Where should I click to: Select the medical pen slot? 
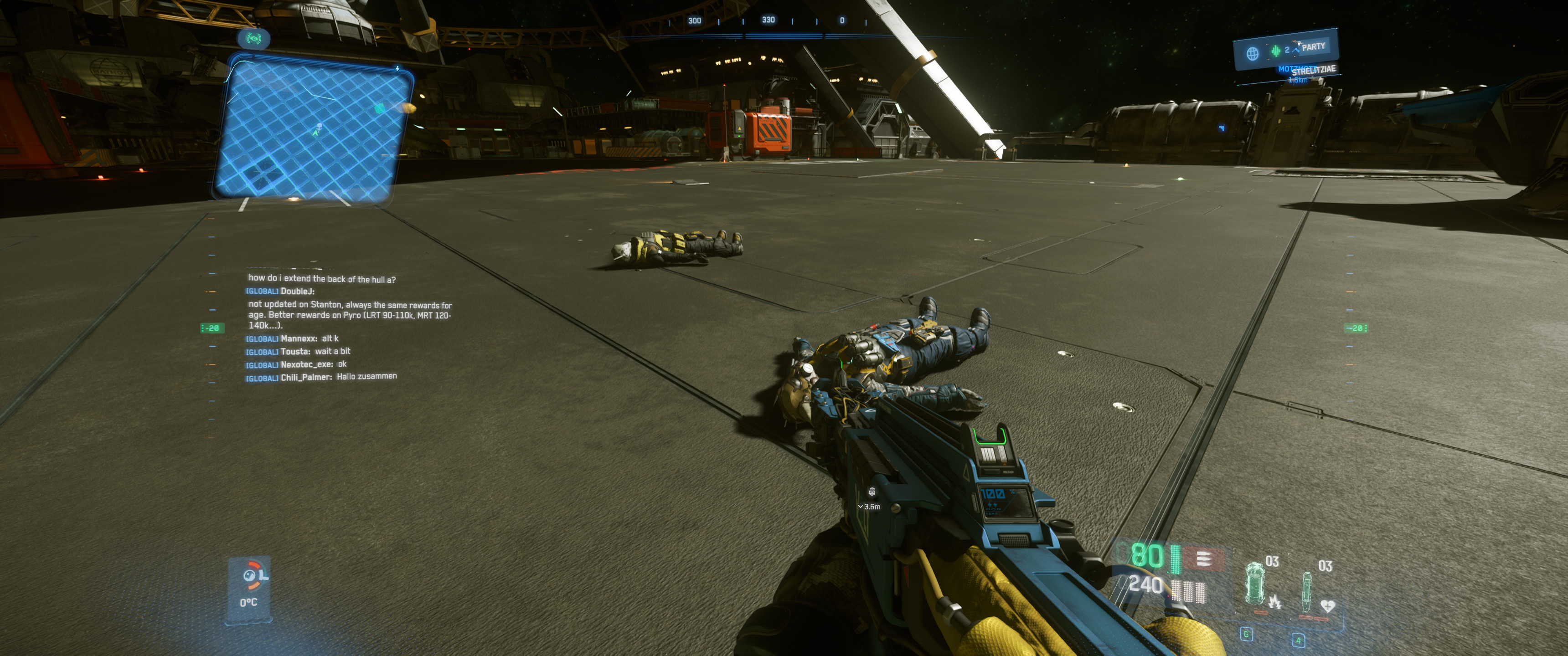pyautogui.click(x=1306, y=591)
